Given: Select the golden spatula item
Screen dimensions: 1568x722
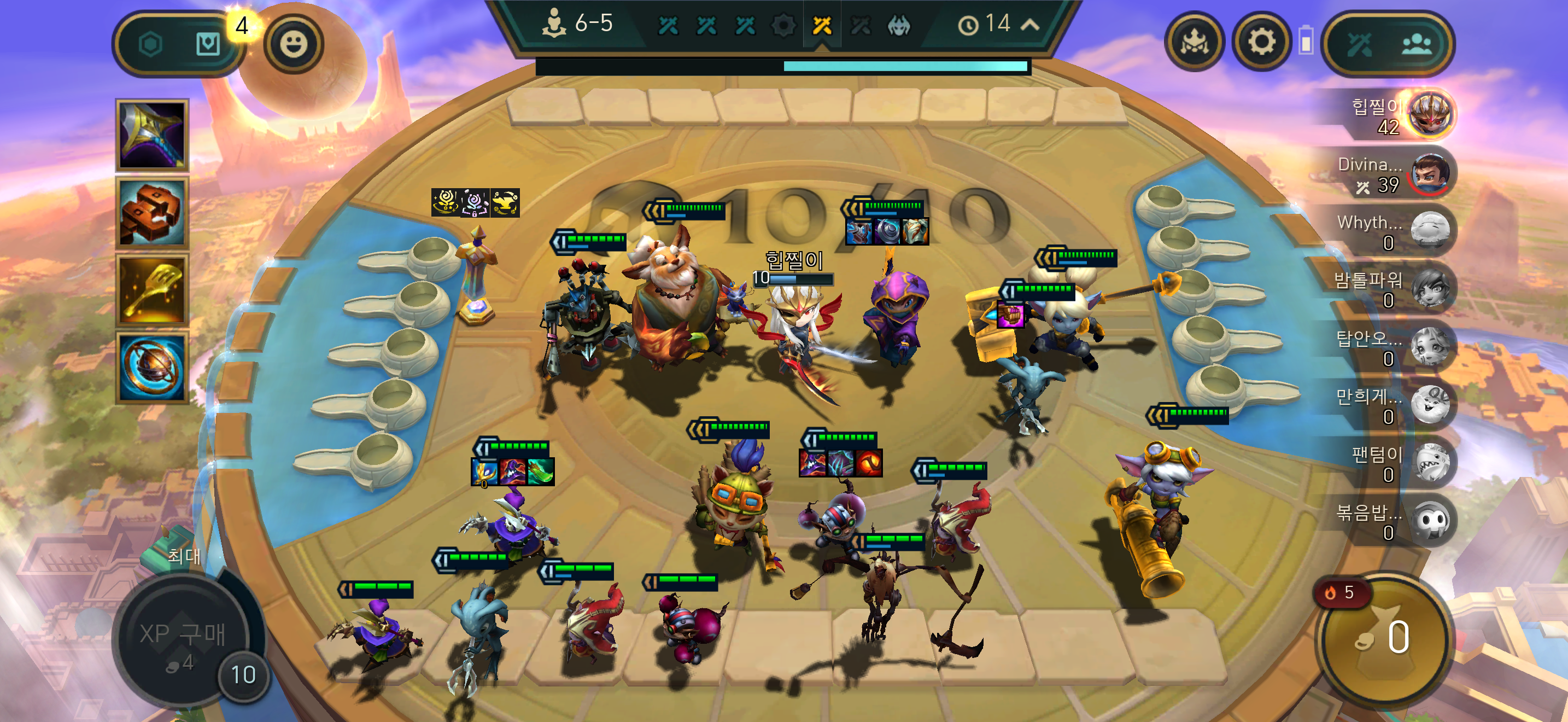Looking at the screenshot, I should pyautogui.click(x=152, y=291).
